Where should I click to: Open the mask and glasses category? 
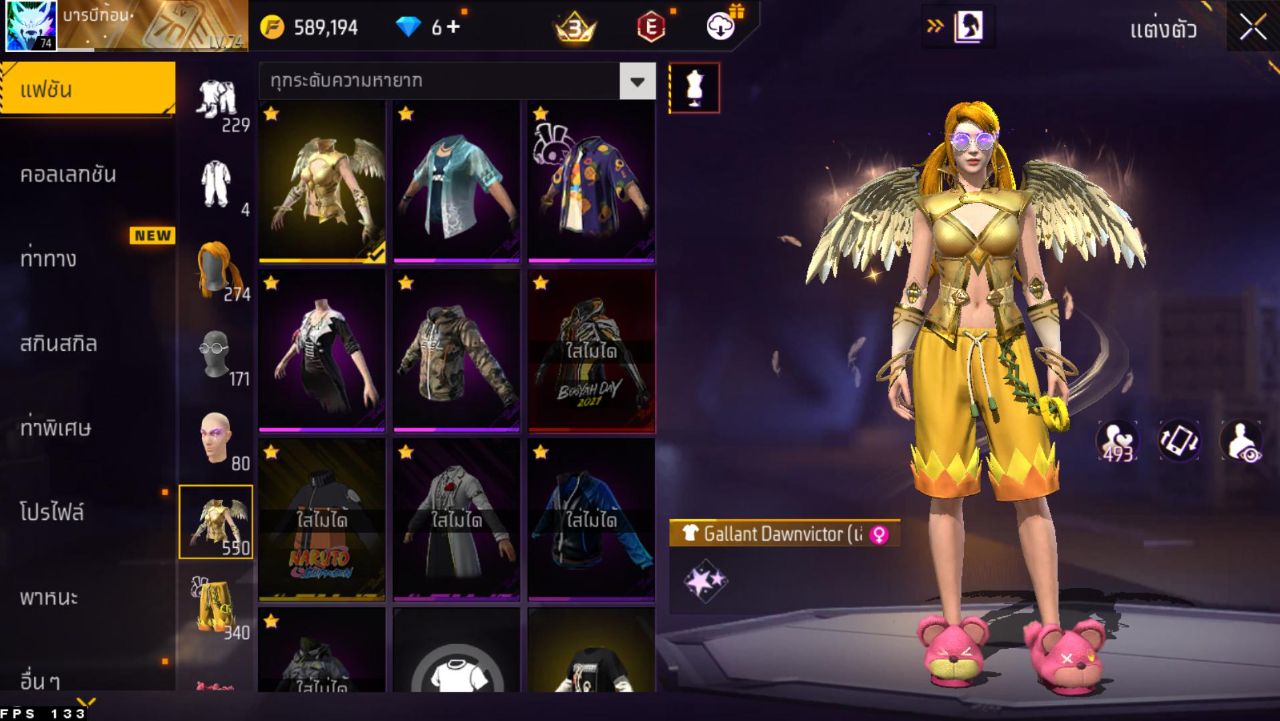(x=216, y=353)
